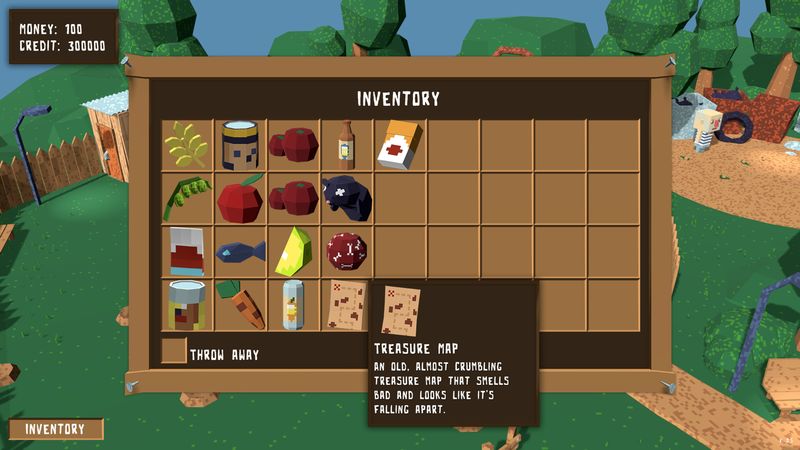Choose the yellow lemon wedge item
This screenshot has height=450, width=800.
pos(293,251)
